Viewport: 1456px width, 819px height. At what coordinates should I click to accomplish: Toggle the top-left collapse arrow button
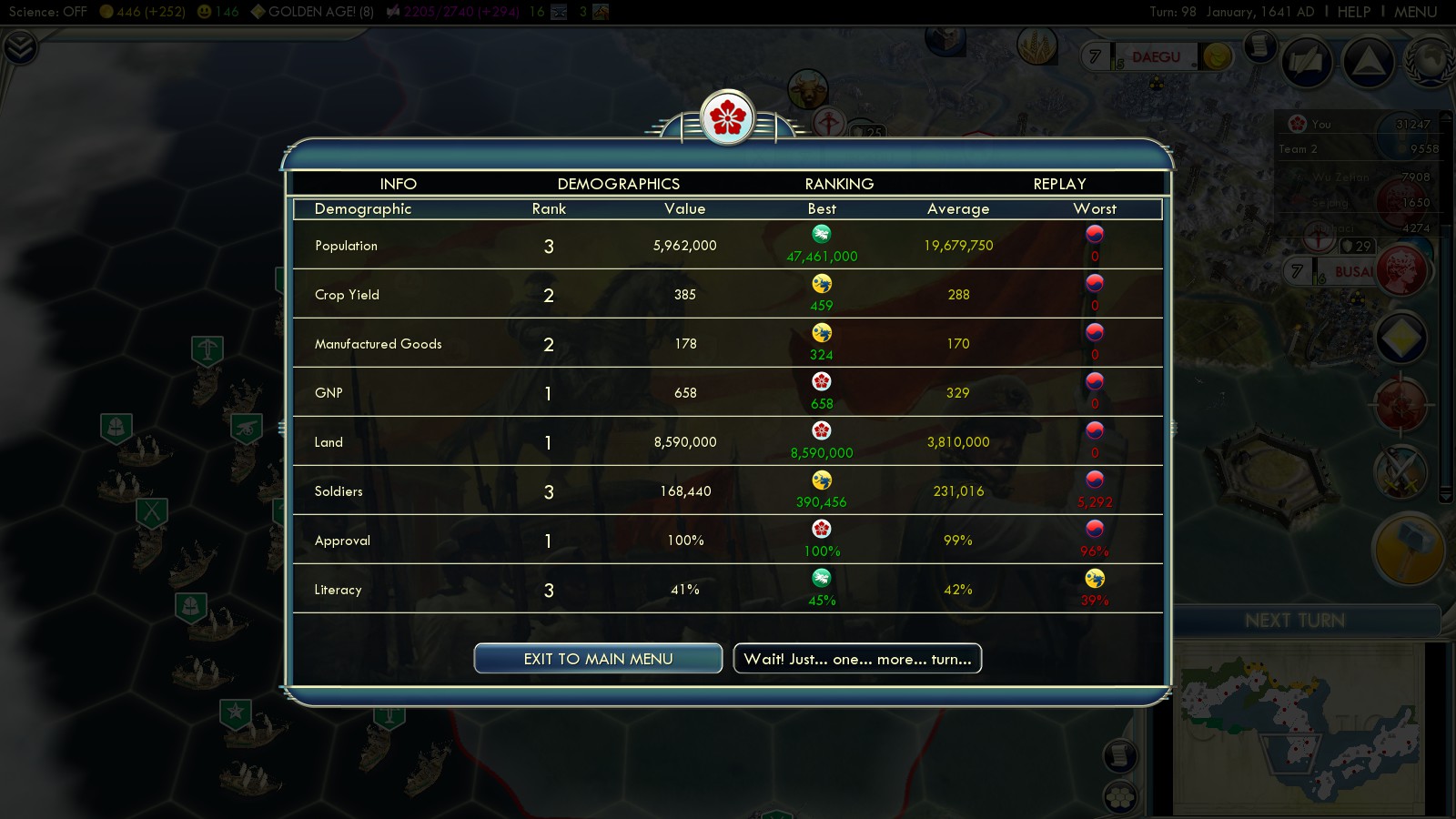(x=19, y=47)
